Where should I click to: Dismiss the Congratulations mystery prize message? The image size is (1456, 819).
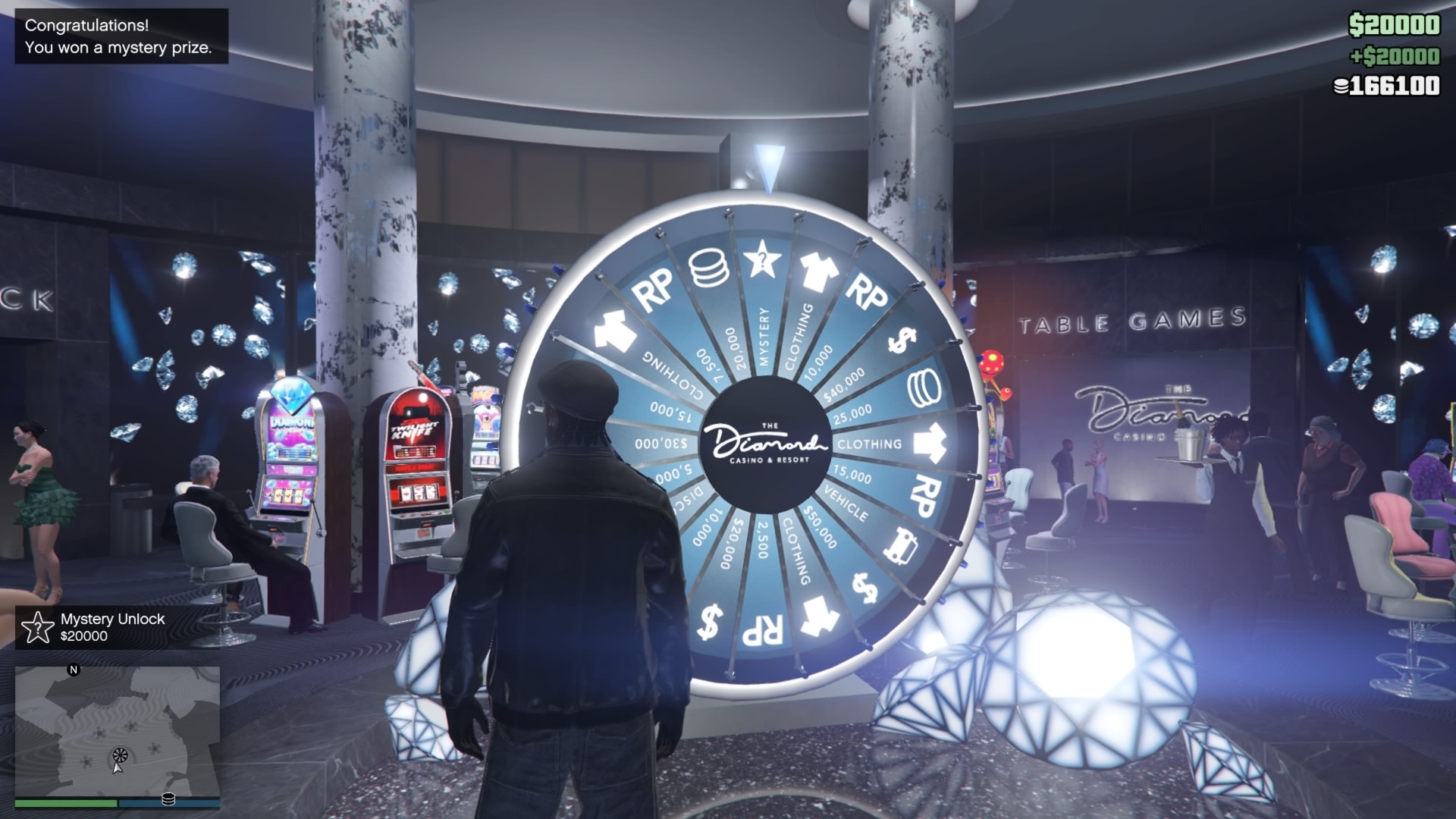121,36
